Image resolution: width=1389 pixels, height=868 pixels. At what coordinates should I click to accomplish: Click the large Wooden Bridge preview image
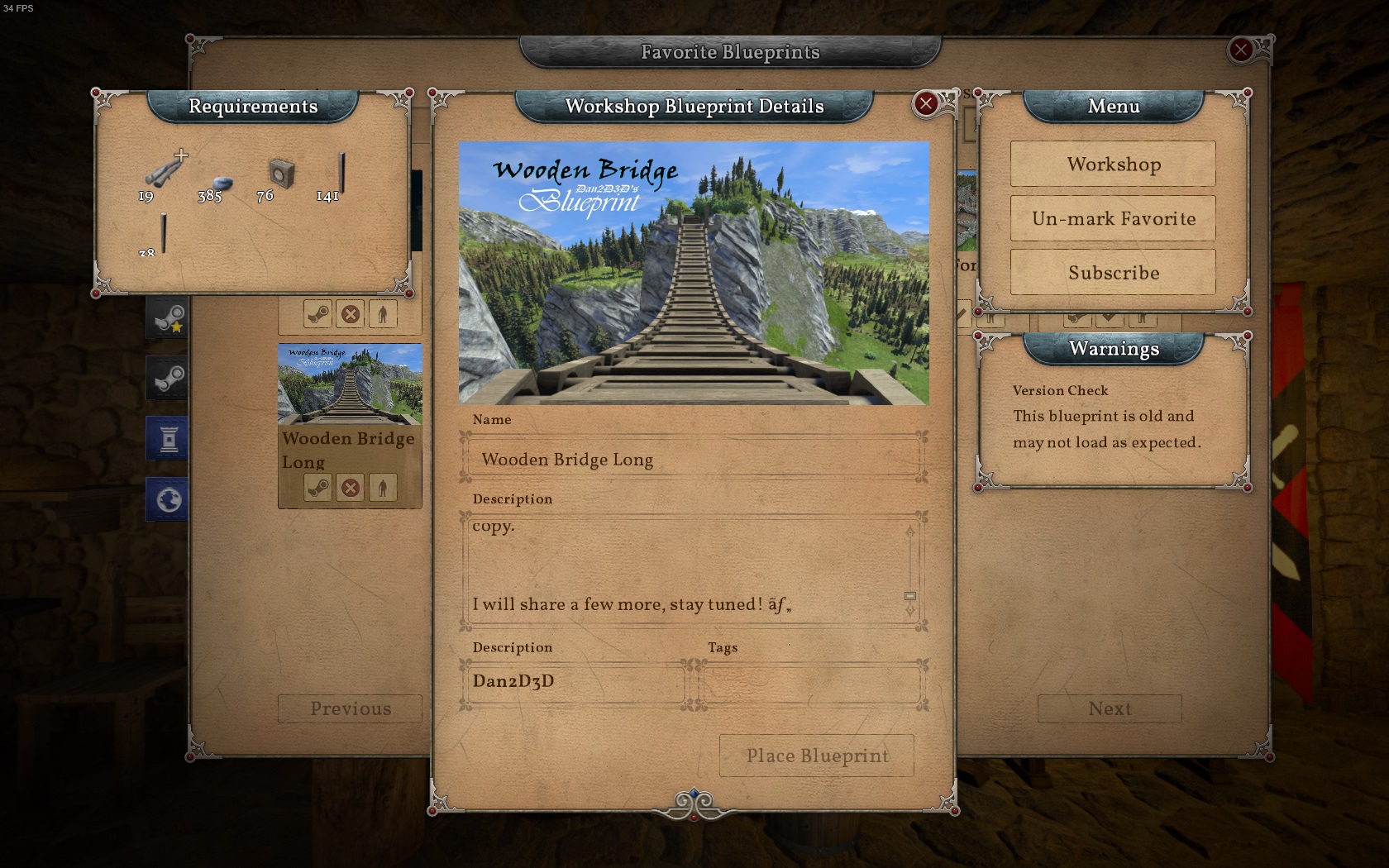[694, 273]
